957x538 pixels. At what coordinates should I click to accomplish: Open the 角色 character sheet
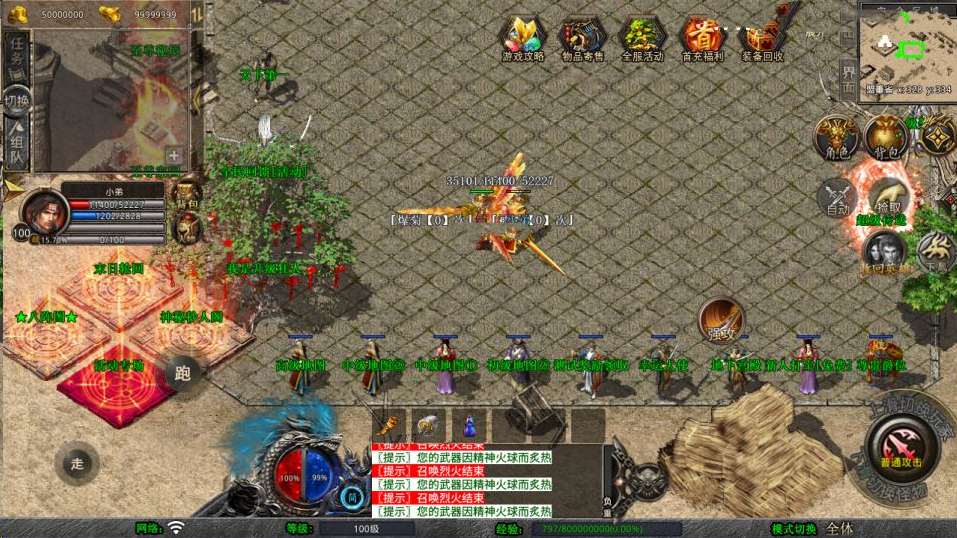click(x=836, y=136)
